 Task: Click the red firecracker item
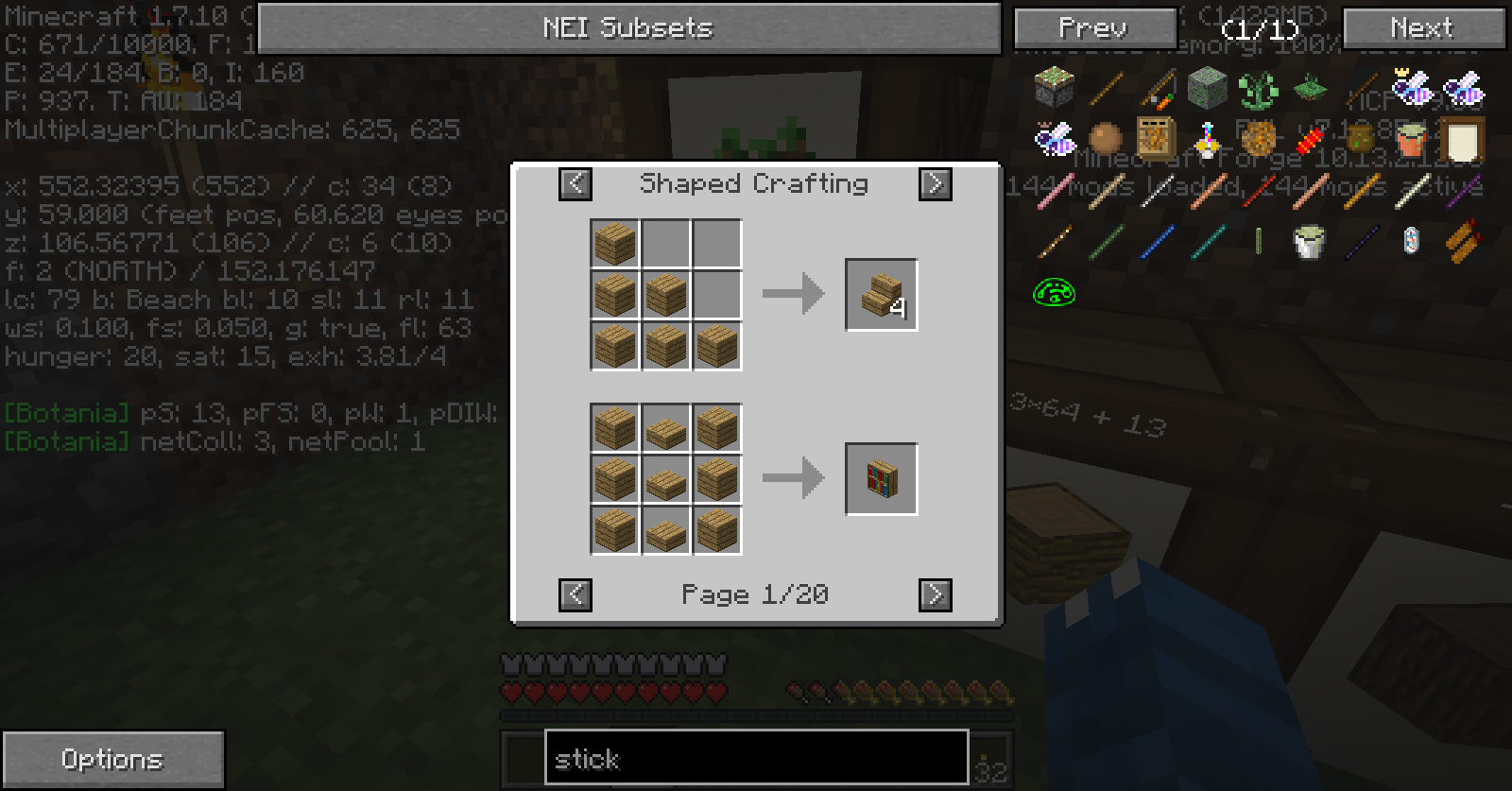[x=1309, y=140]
